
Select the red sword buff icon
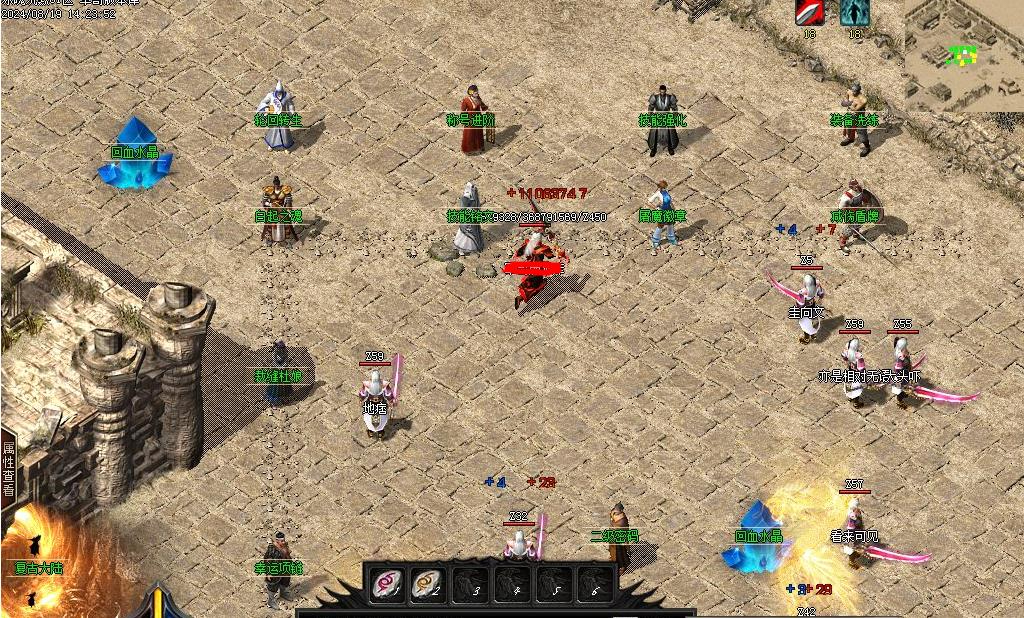(809, 13)
